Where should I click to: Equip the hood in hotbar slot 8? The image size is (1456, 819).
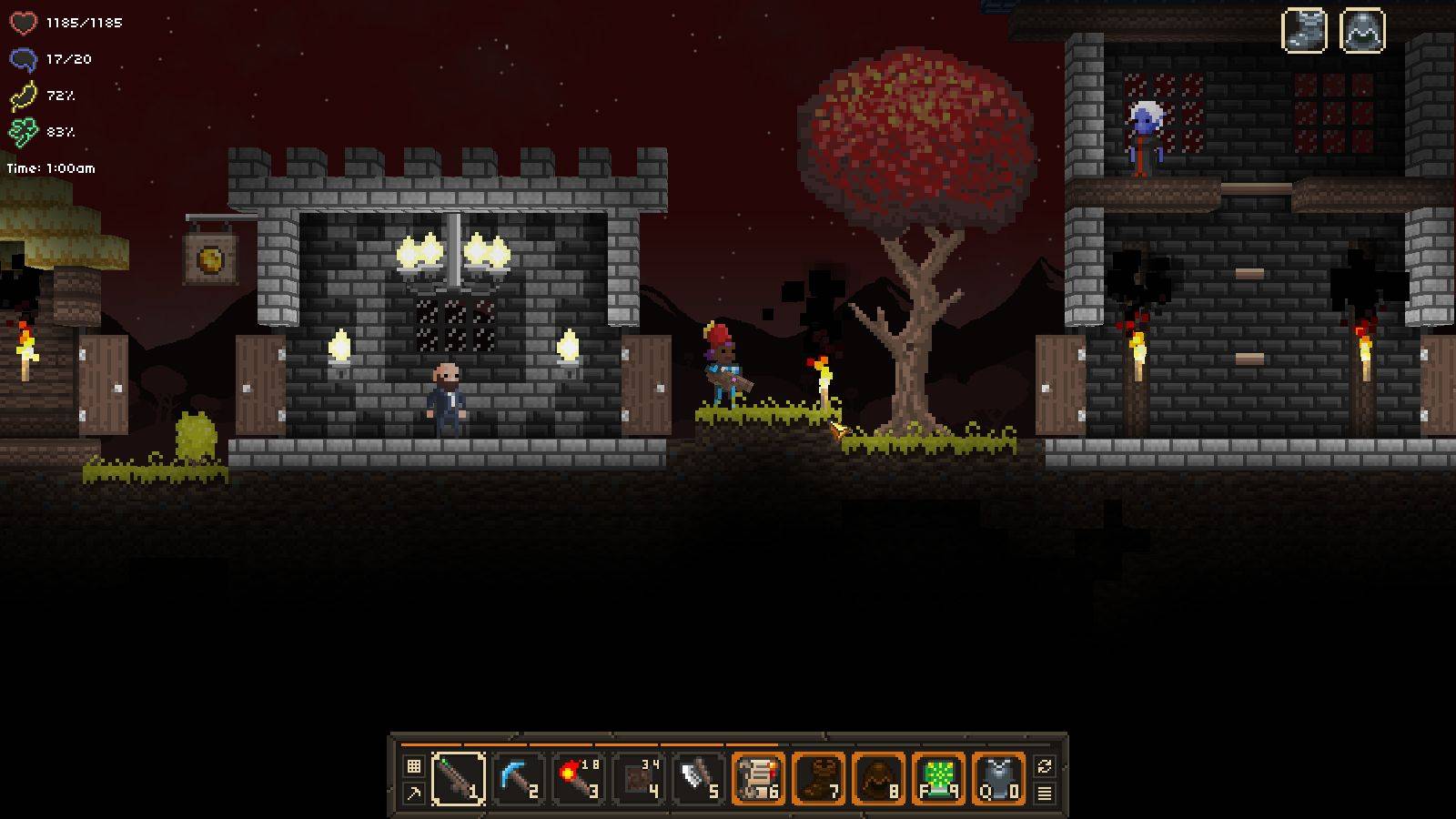878,778
